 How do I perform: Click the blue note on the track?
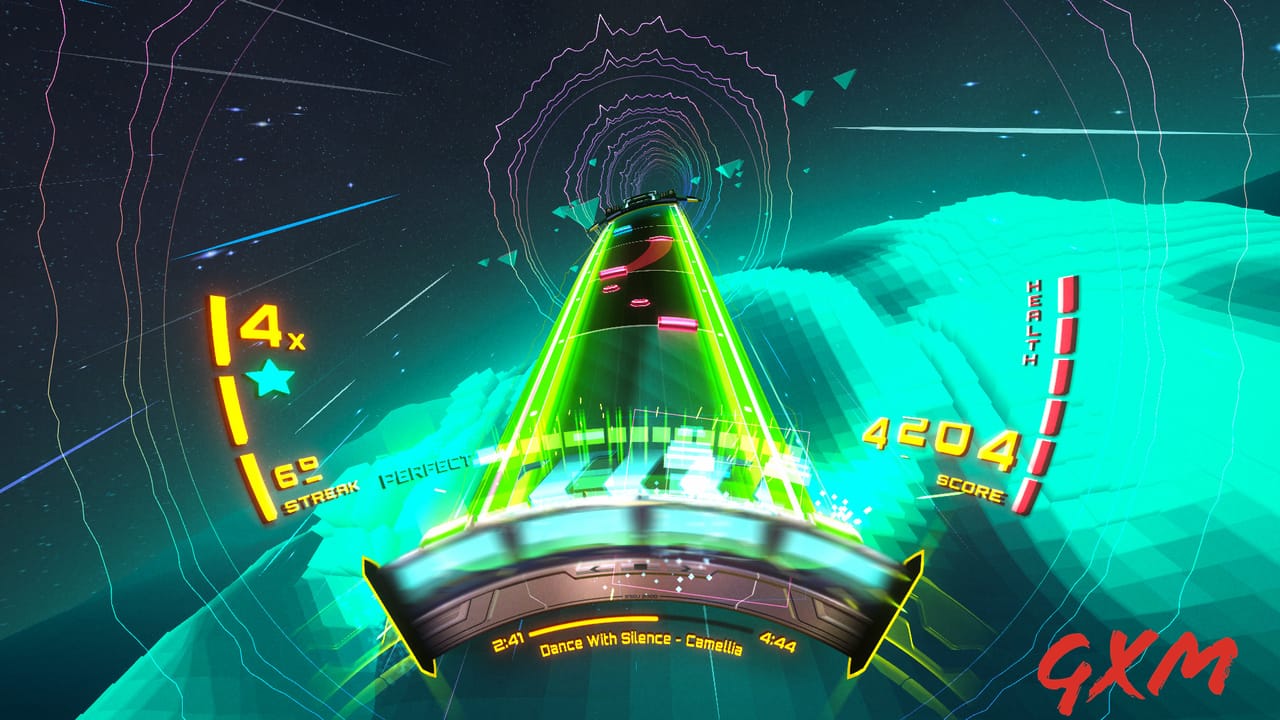(624, 229)
